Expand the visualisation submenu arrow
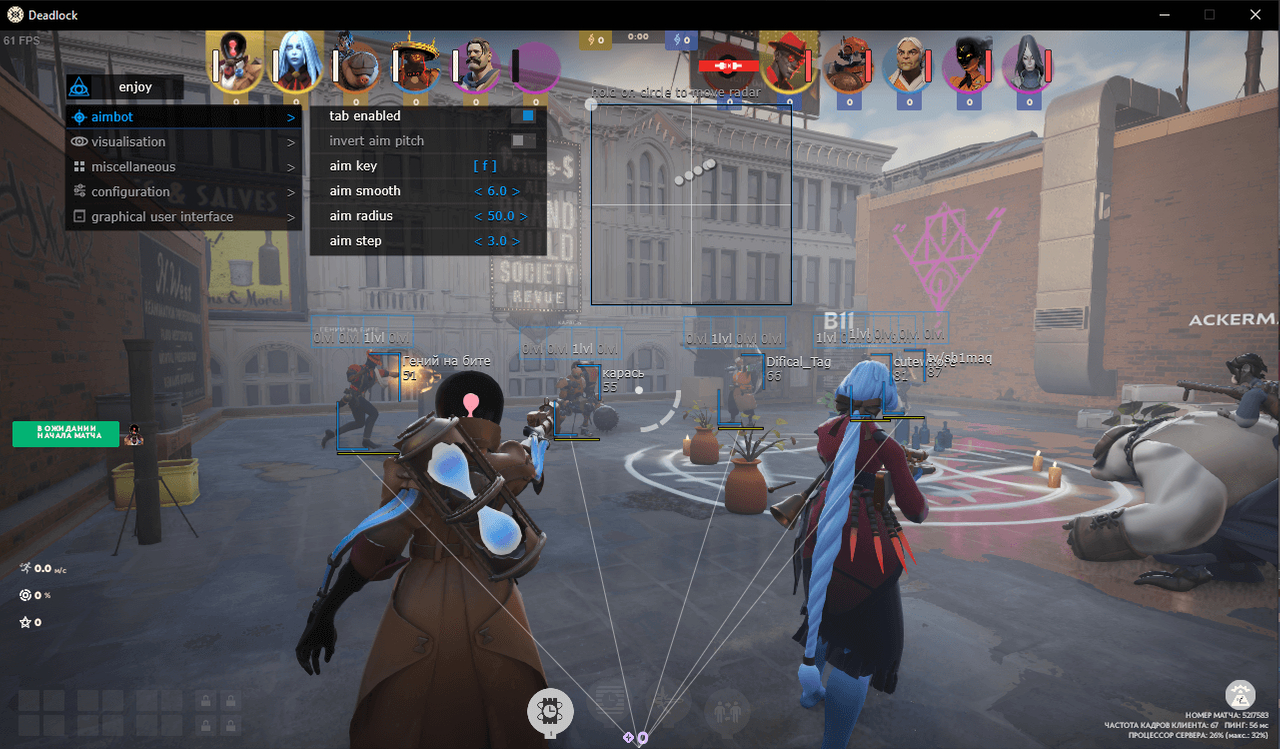This screenshot has height=749, width=1280. pos(291,142)
